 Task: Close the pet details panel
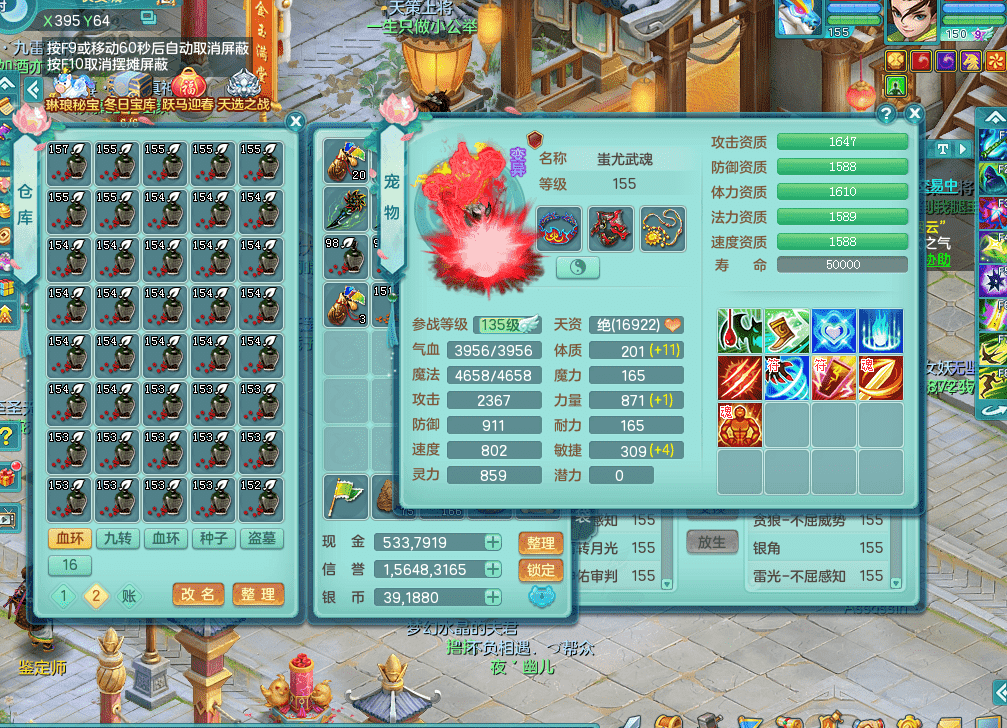tap(913, 114)
